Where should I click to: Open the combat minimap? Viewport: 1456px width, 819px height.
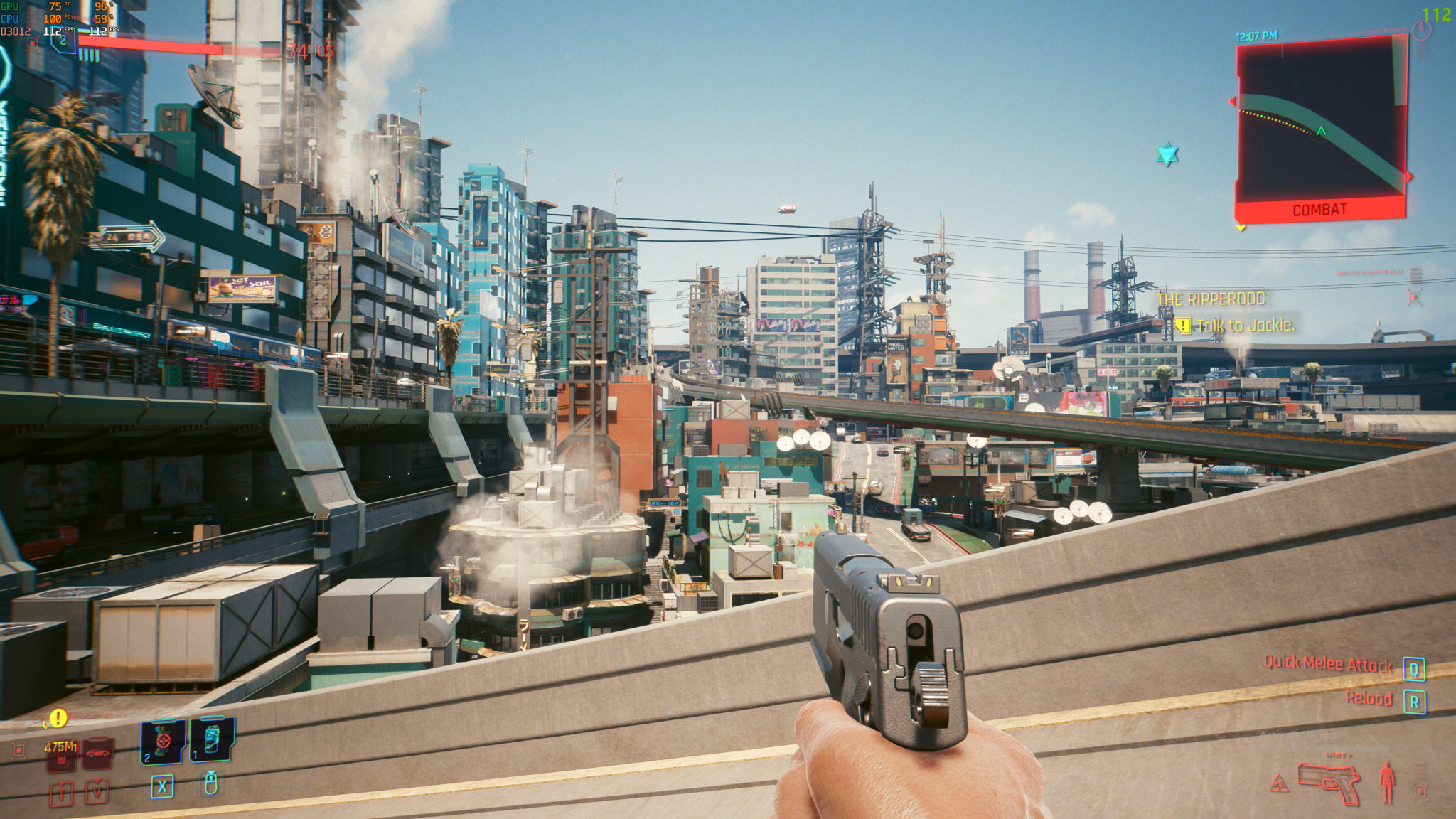click(1321, 124)
